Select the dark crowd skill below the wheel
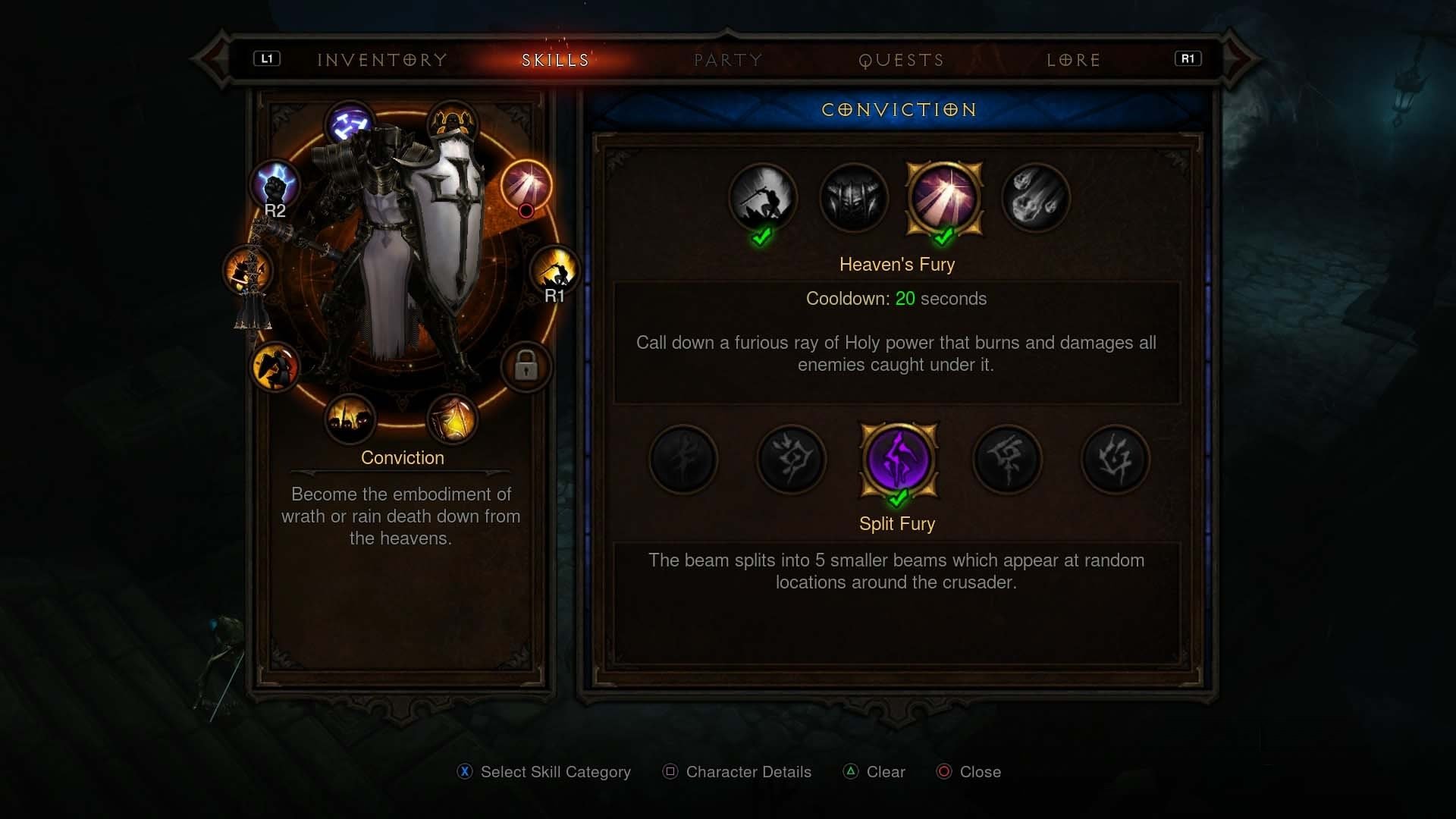The height and width of the screenshot is (819, 1456). click(351, 418)
